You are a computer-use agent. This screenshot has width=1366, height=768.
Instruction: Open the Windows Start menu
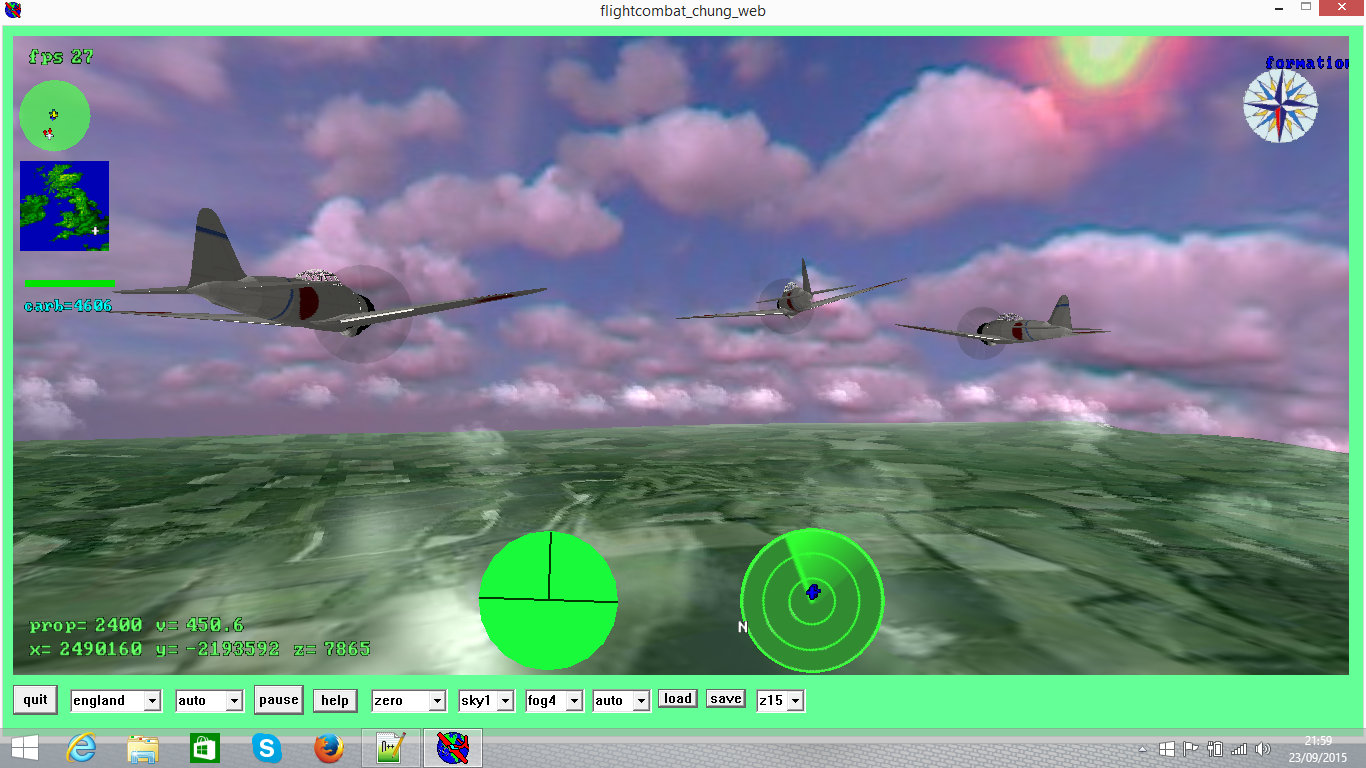(x=20, y=748)
